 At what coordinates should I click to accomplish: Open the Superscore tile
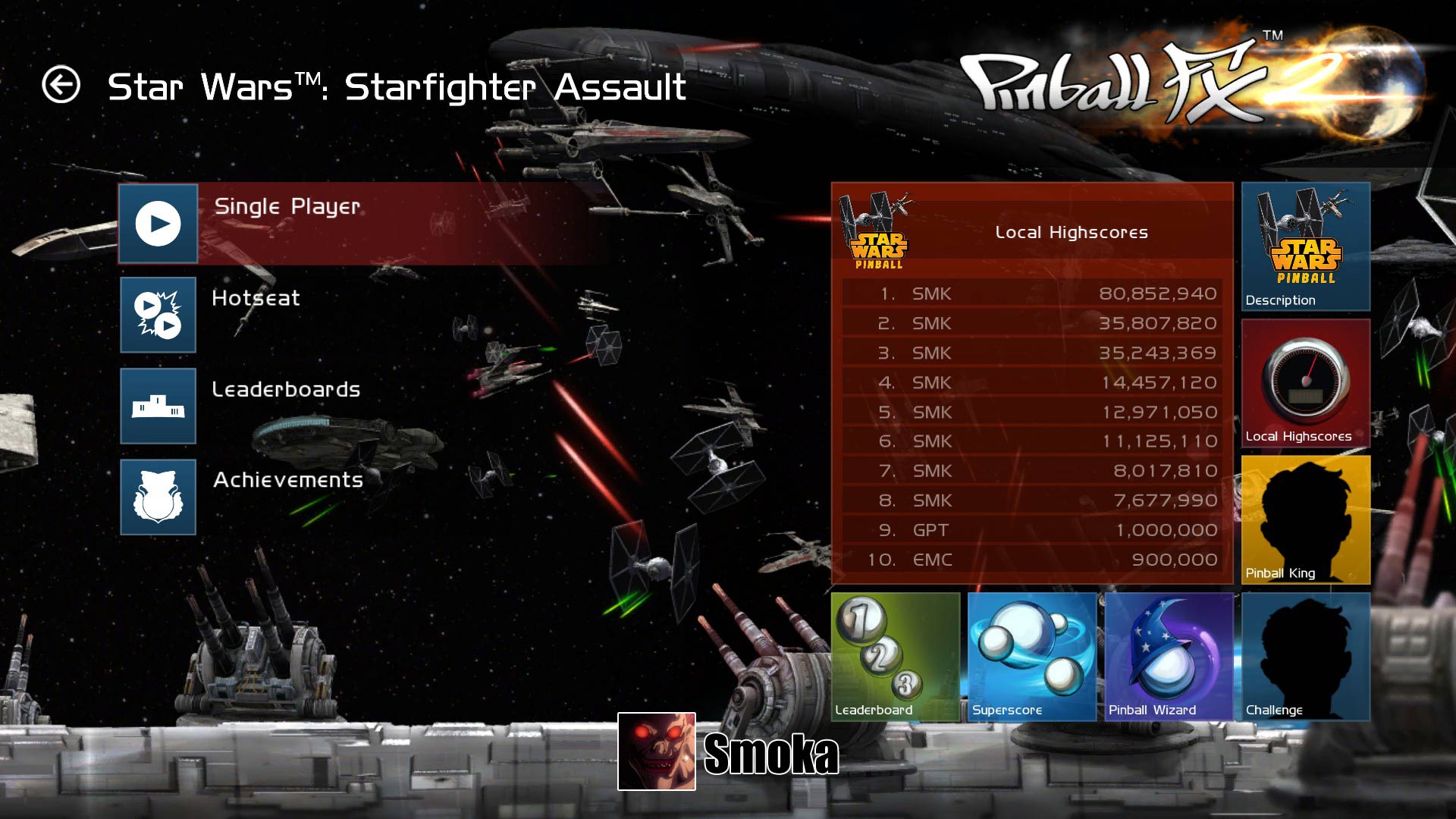pos(1031,657)
